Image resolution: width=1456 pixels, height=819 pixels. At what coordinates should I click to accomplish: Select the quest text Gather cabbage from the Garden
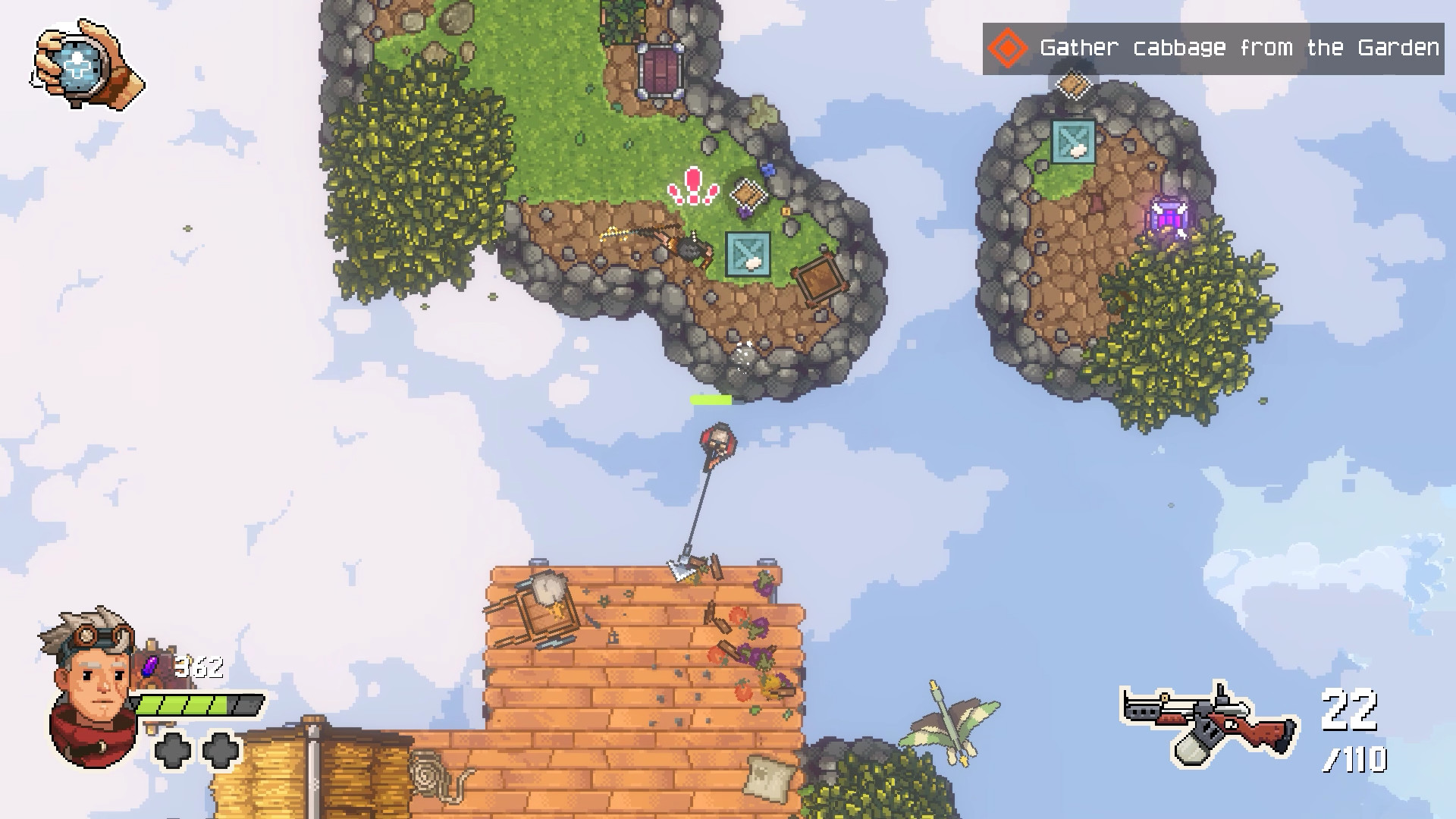(1237, 48)
